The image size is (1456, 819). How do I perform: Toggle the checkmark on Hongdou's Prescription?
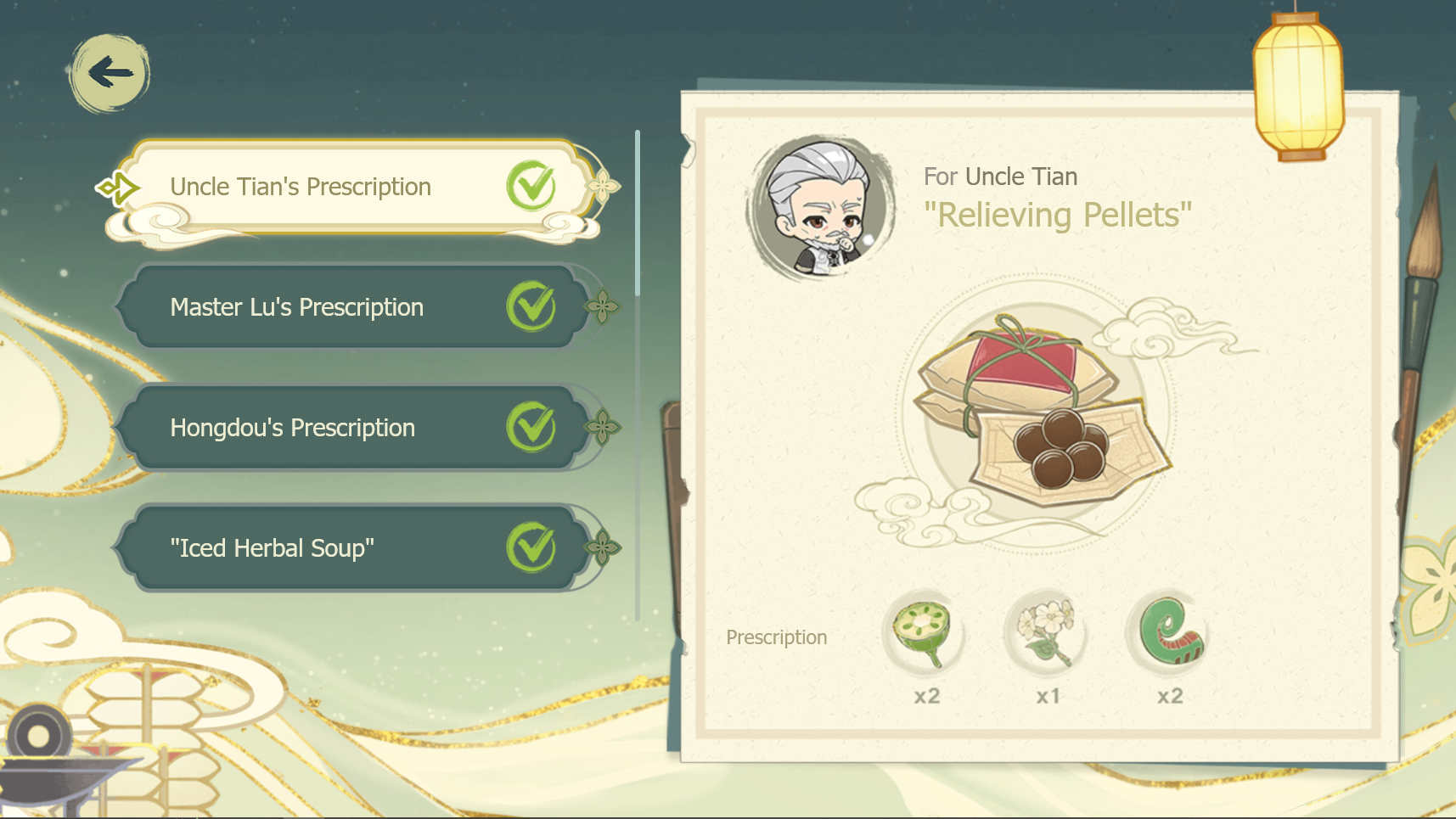[x=531, y=427]
